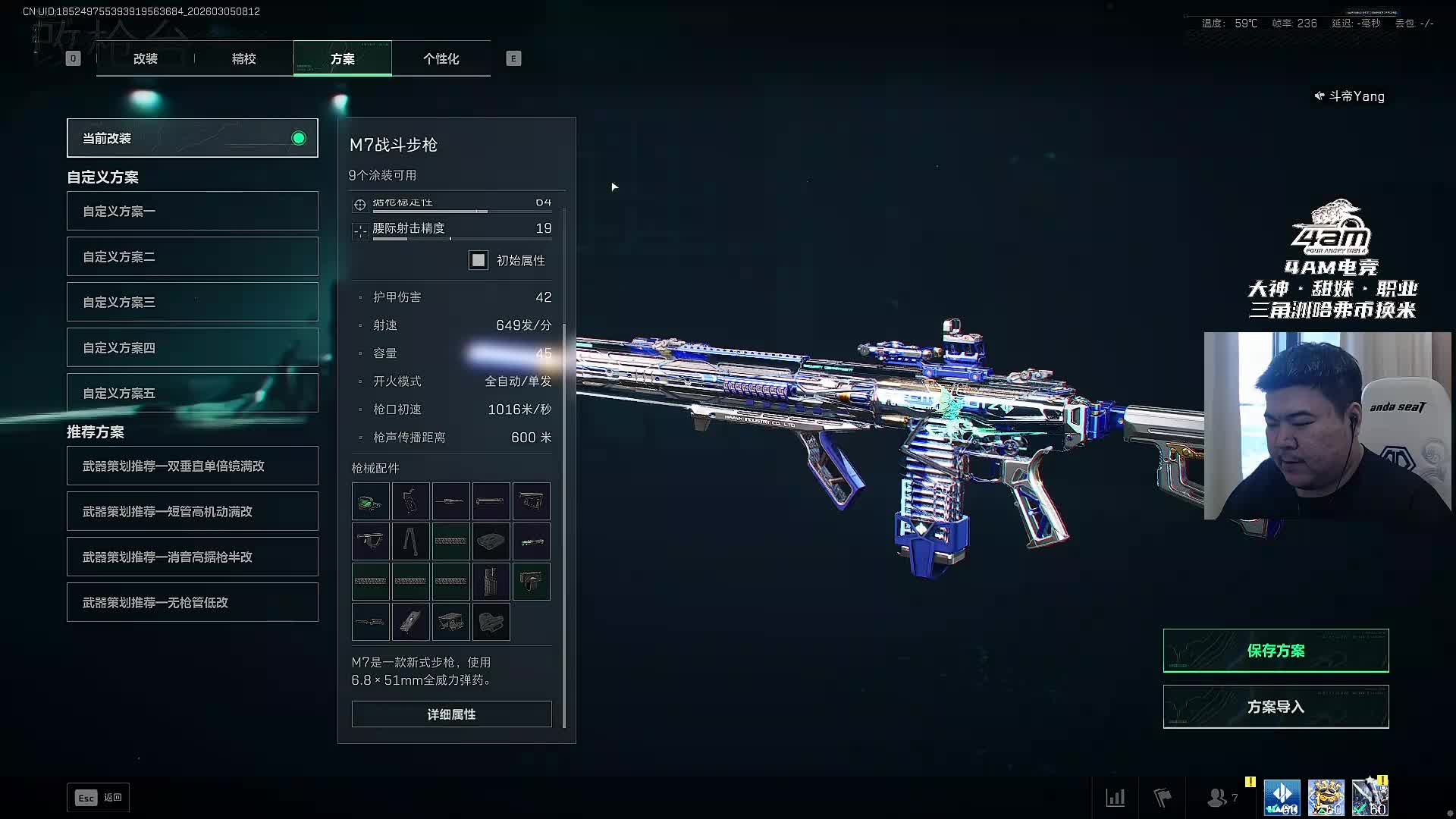
Task: Toggle the 初始属性 checkbox
Action: (479, 261)
